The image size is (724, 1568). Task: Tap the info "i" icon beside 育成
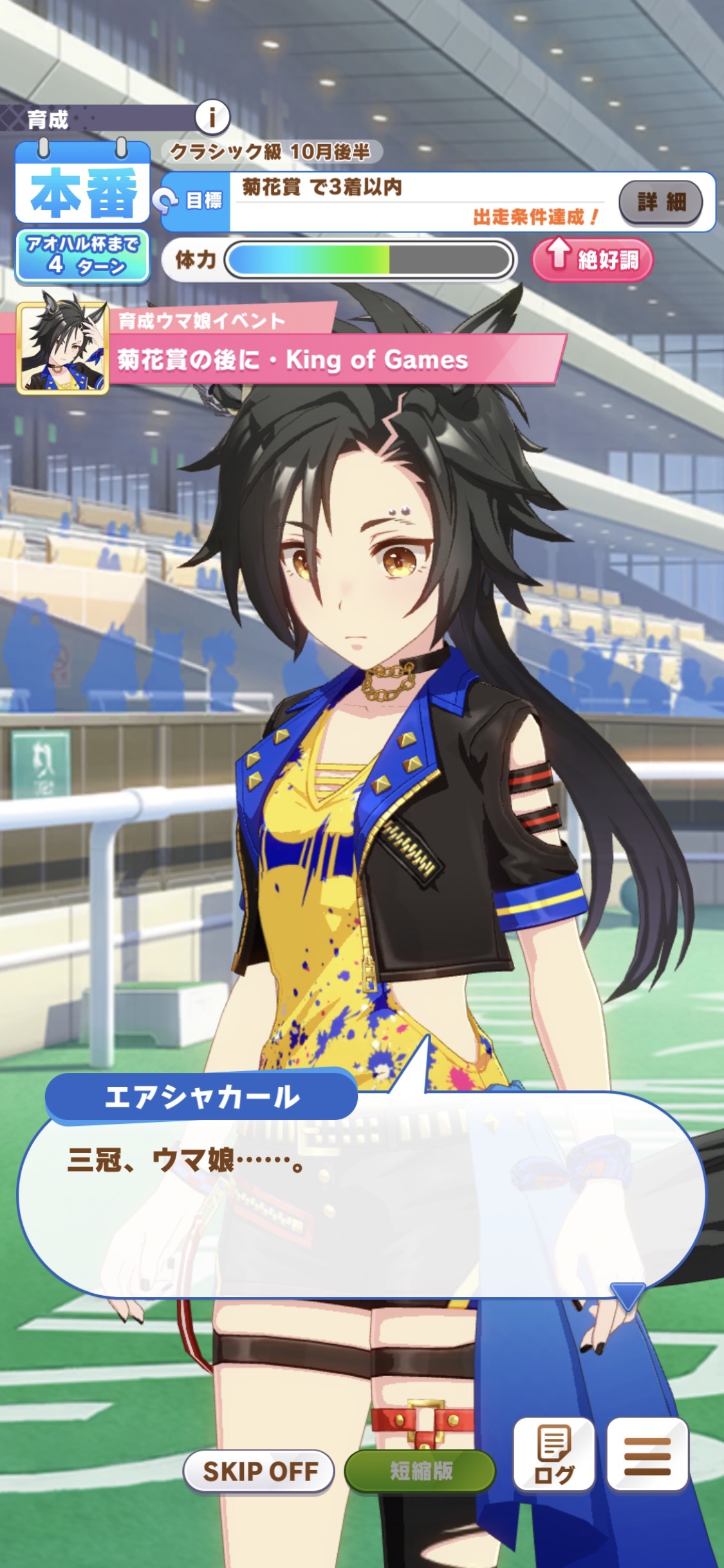click(x=212, y=118)
